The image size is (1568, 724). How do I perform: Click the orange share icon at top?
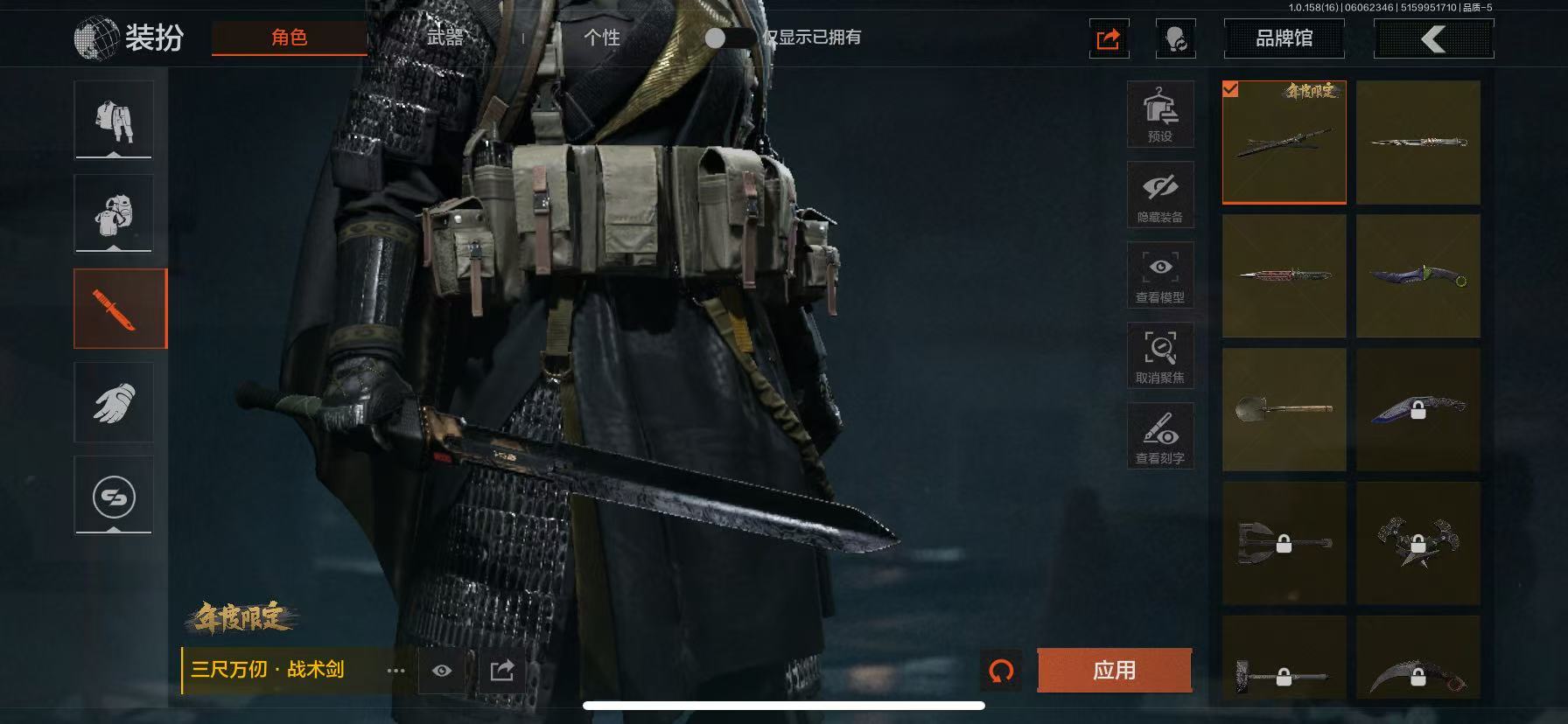[x=1109, y=39]
